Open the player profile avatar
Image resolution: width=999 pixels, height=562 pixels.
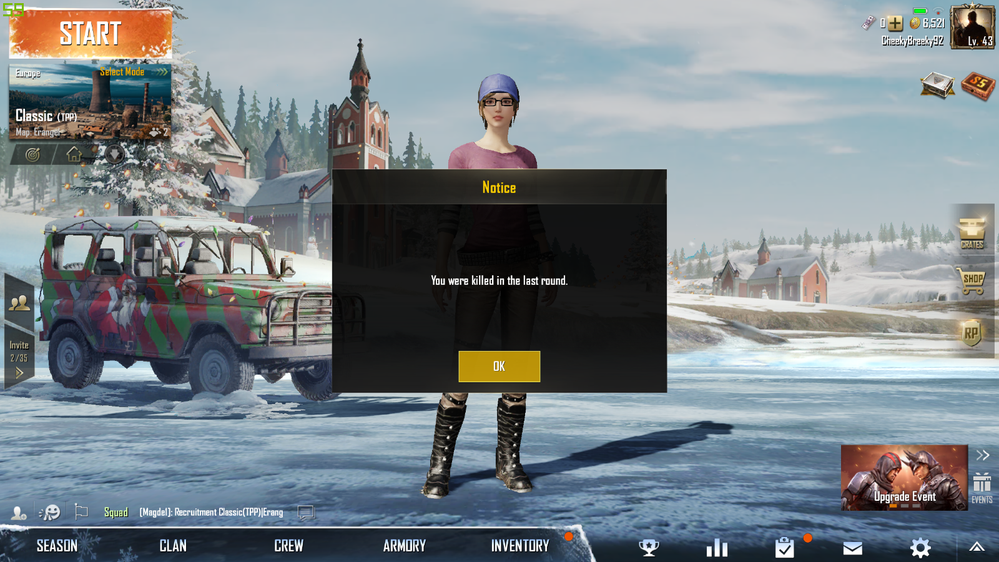tap(972, 27)
